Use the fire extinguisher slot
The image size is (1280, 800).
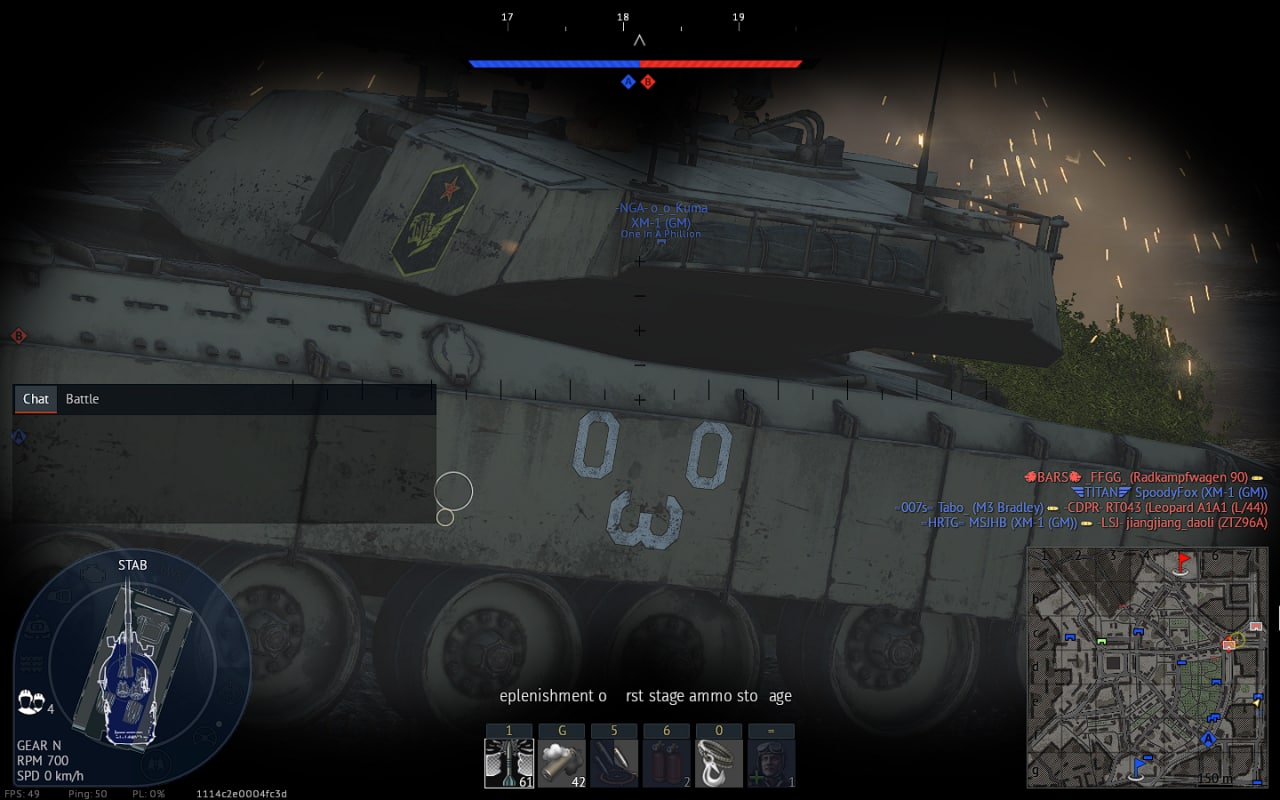(x=666, y=764)
